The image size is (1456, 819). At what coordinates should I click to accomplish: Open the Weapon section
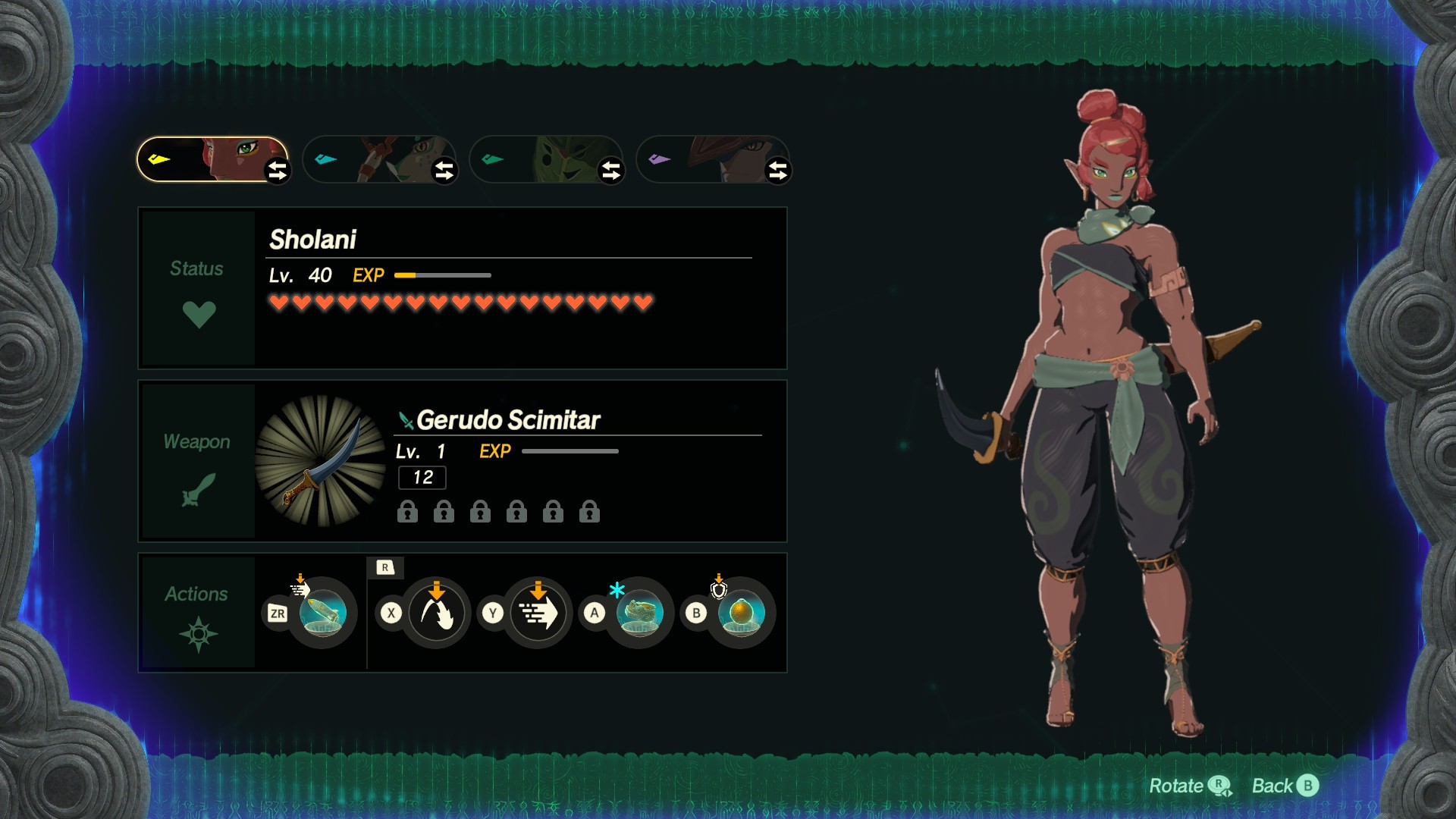point(198,461)
